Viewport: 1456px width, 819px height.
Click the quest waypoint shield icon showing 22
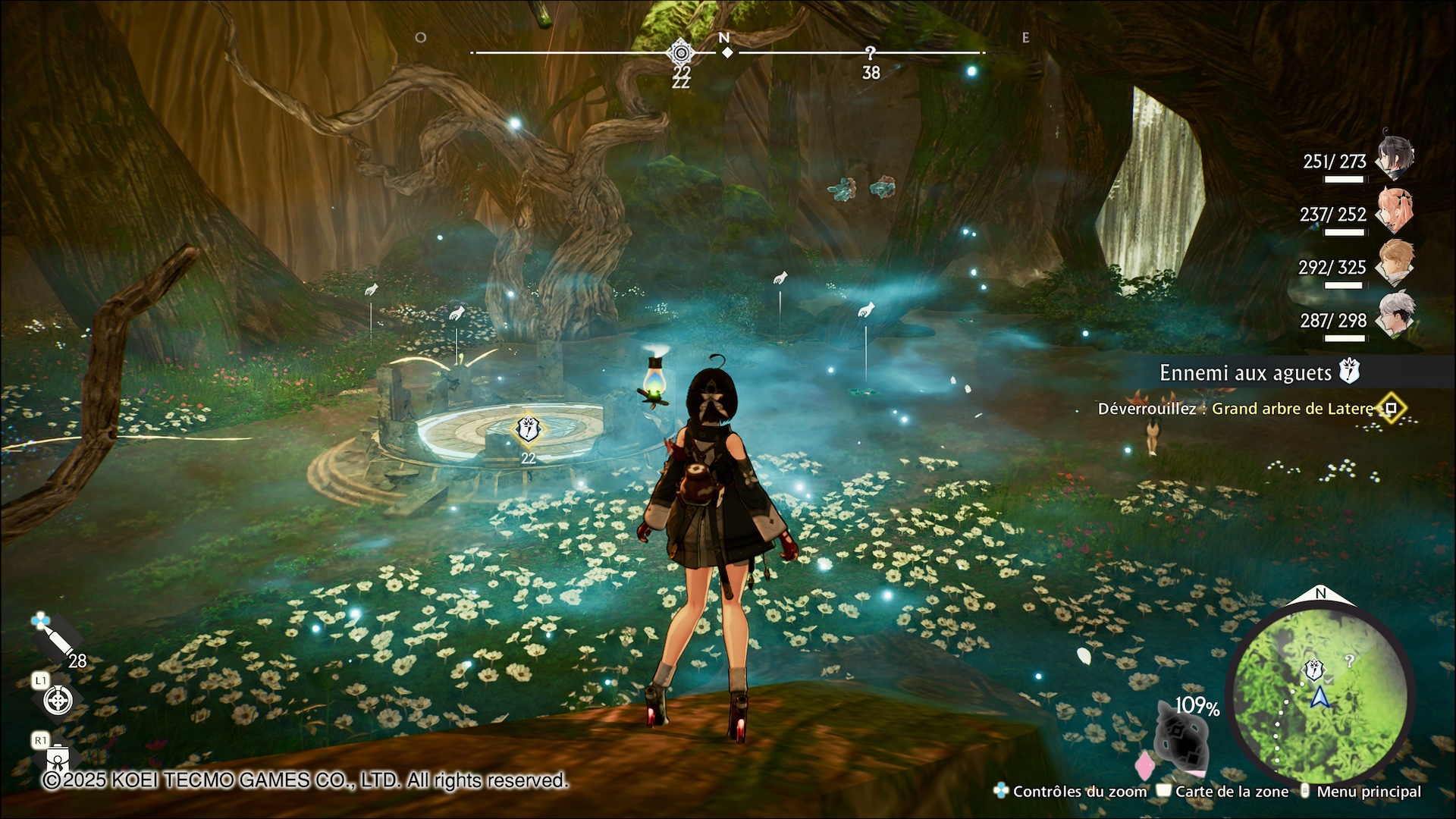[528, 429]
